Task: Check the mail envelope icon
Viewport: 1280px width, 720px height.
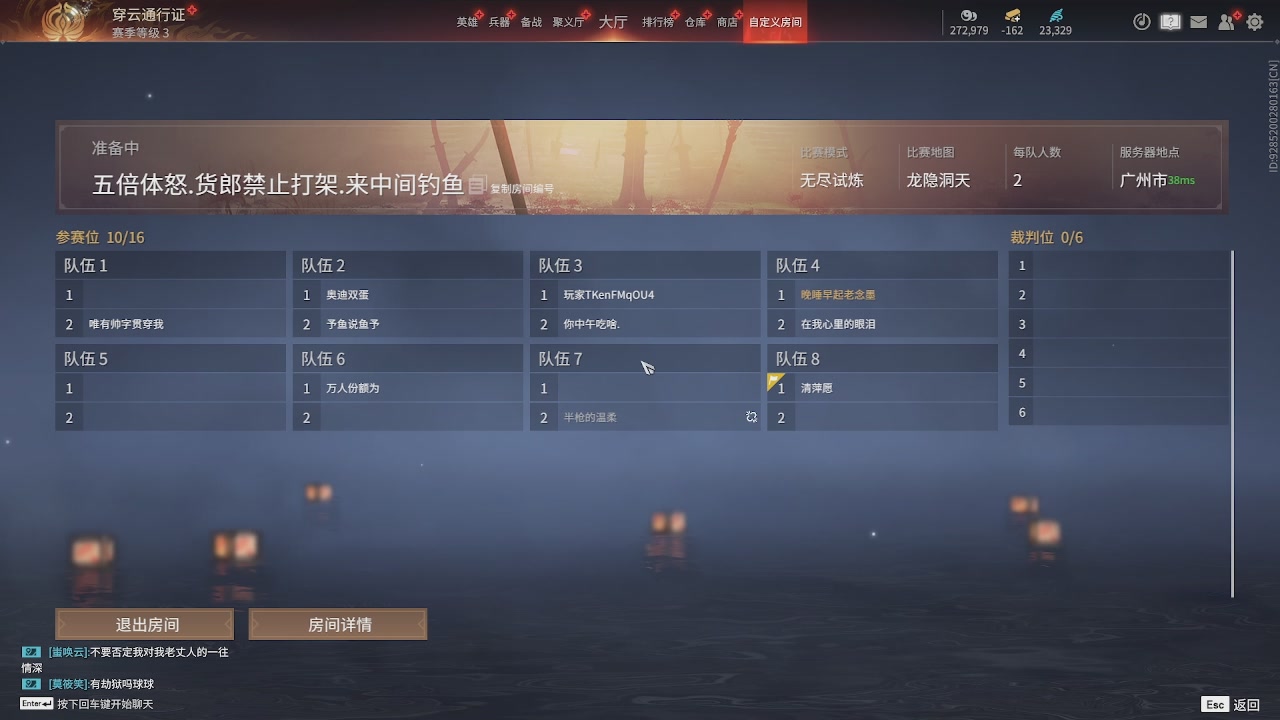Action: (1198, 21)
